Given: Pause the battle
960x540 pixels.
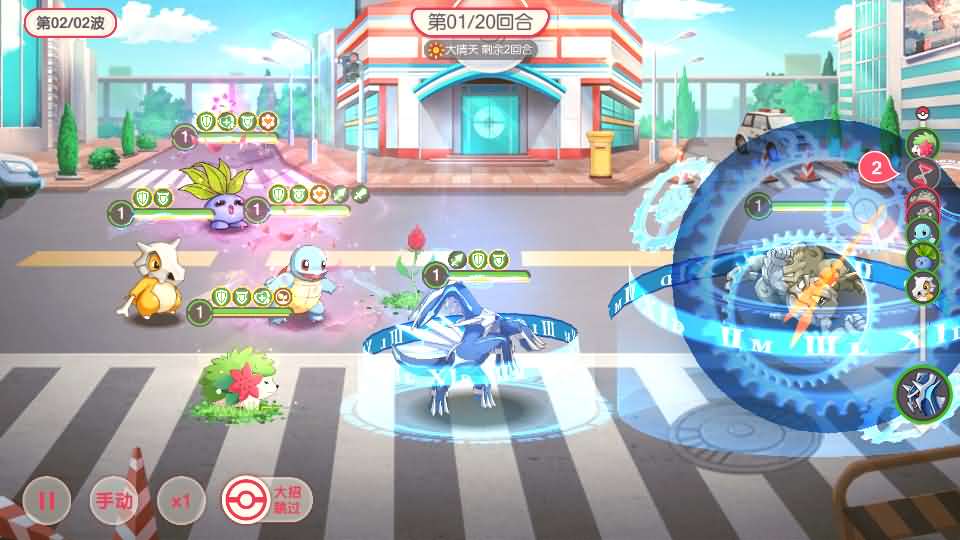Looking at the screenshot, I should point(46,500).
